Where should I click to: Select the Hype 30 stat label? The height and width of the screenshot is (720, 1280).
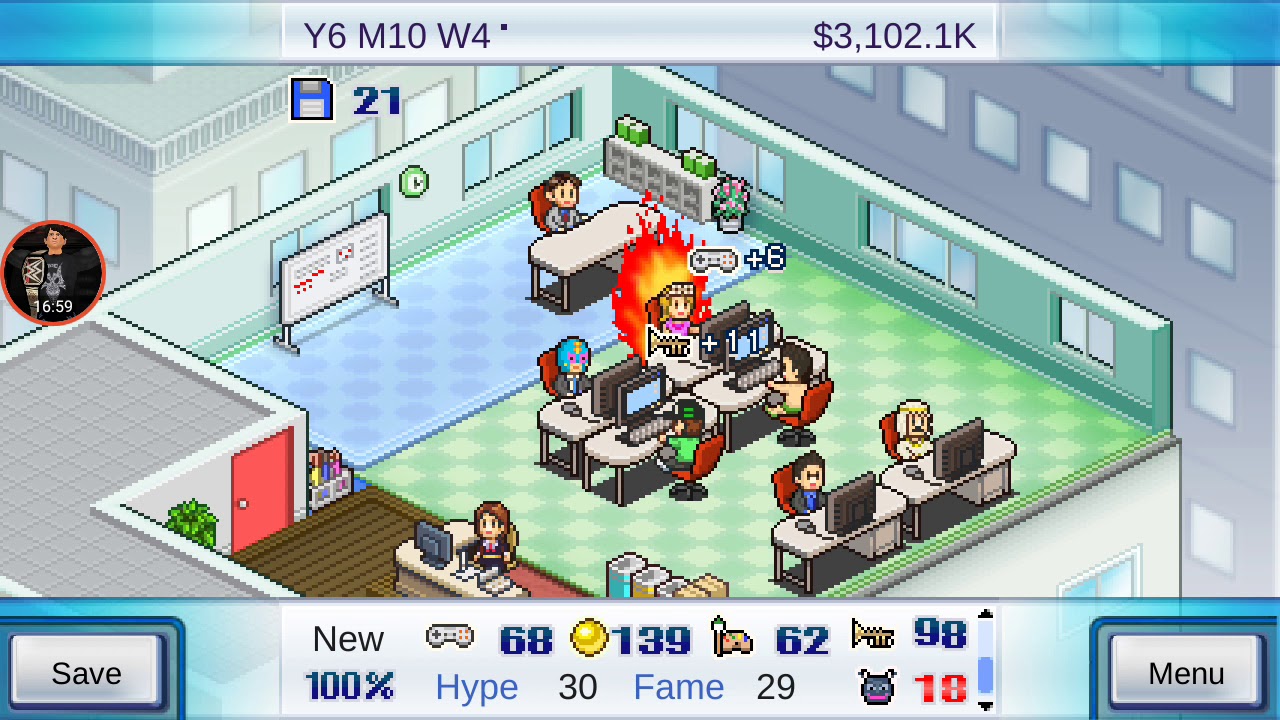coord(477,688)
